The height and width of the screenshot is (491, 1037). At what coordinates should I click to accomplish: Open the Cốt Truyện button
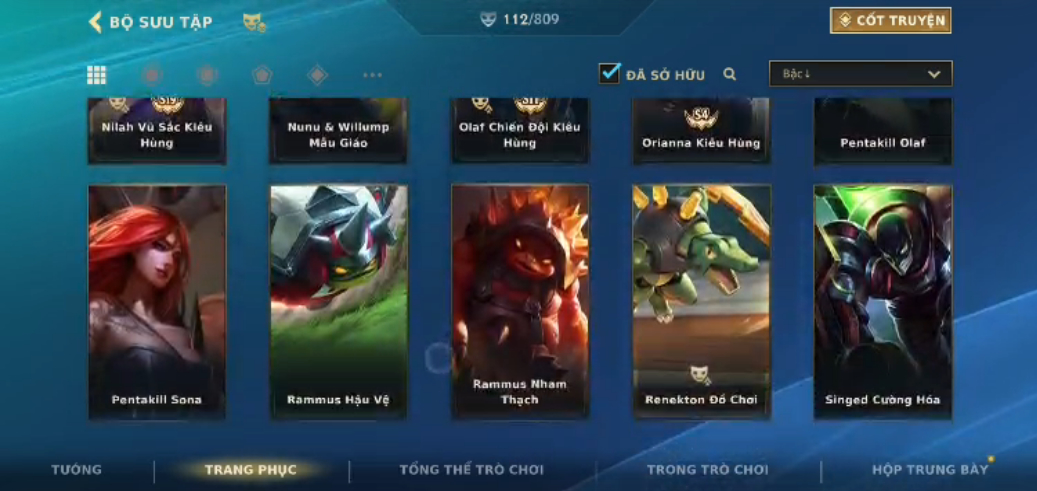(x=890, y=21)
